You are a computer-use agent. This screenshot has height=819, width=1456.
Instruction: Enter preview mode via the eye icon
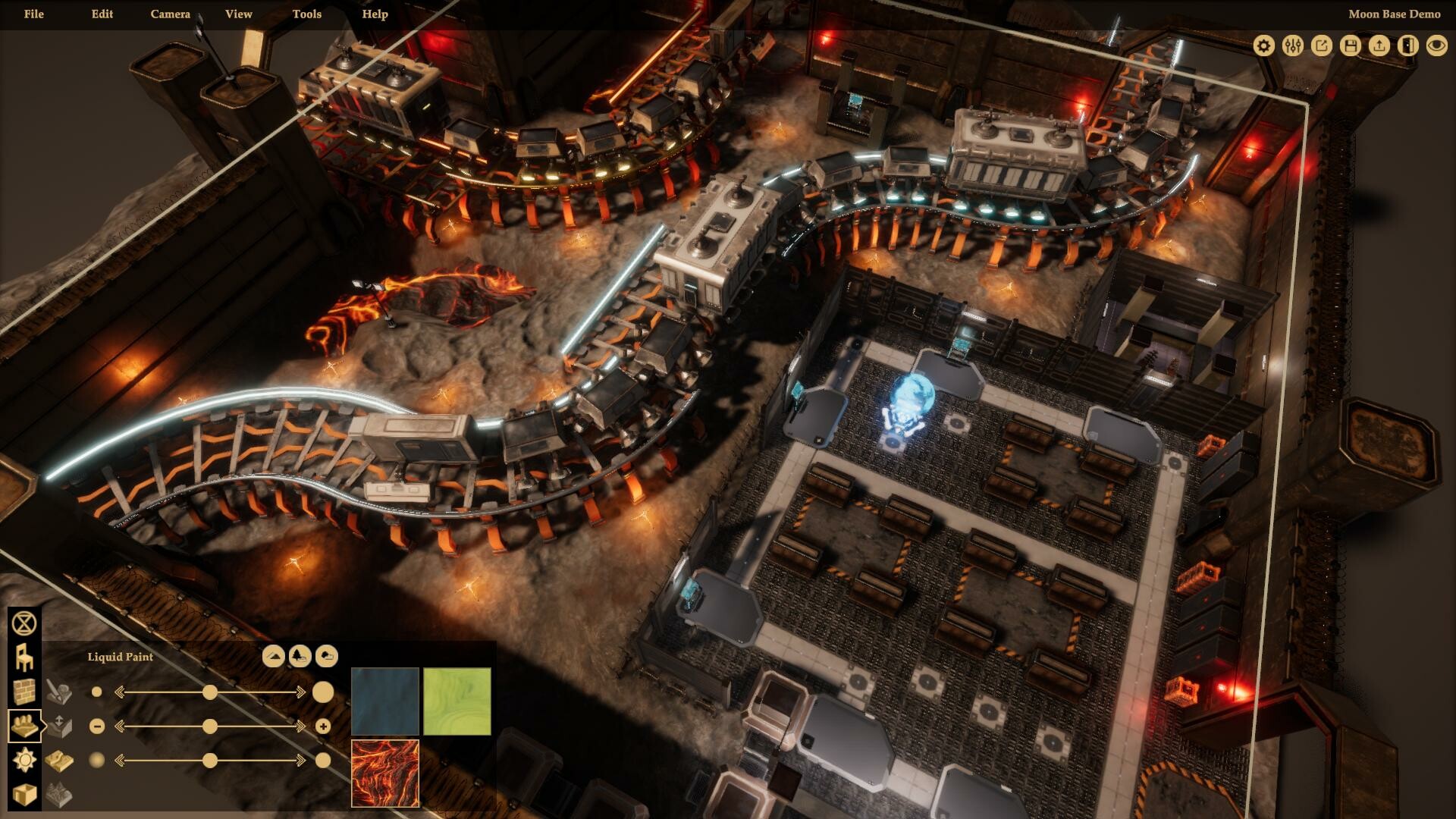click(1438, 45)
